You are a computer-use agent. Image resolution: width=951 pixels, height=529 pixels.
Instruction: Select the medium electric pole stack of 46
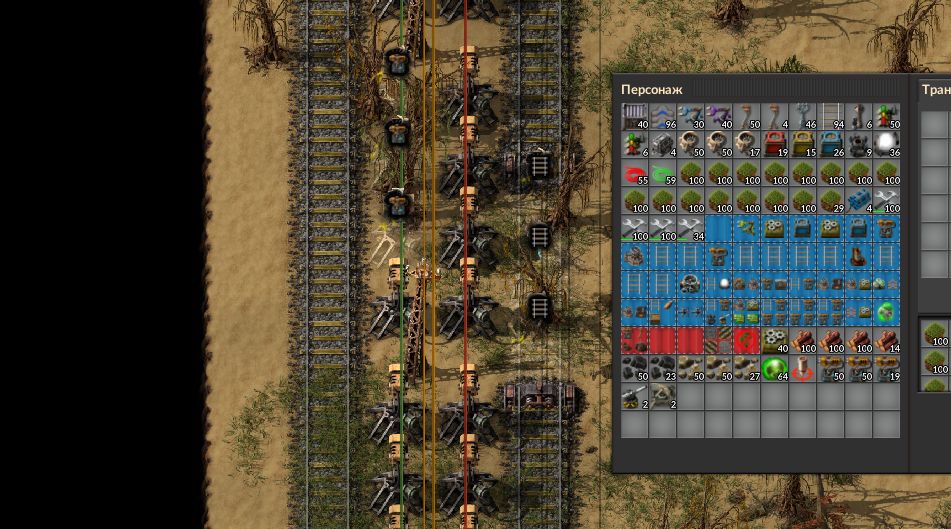pos(803,117)
